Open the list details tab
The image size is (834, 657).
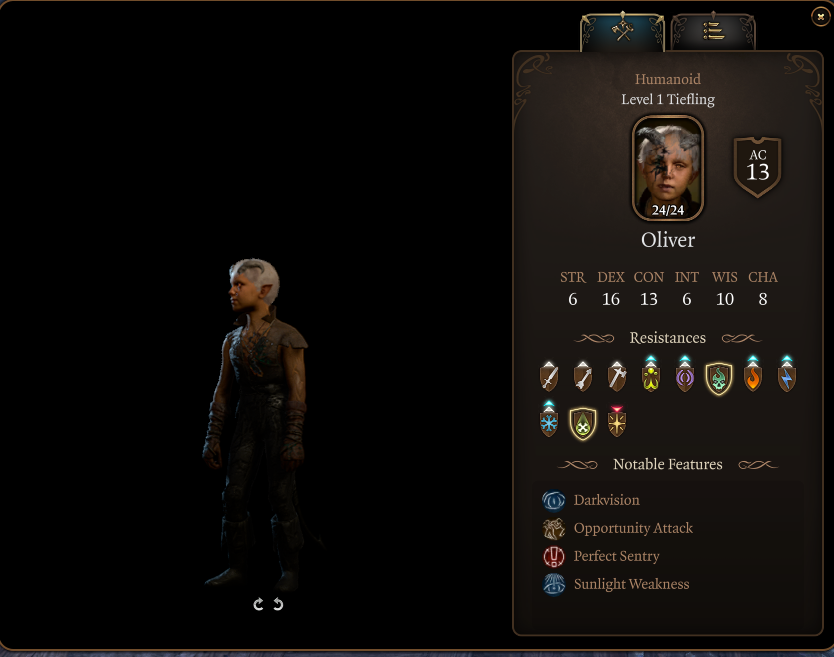(713, 31)
